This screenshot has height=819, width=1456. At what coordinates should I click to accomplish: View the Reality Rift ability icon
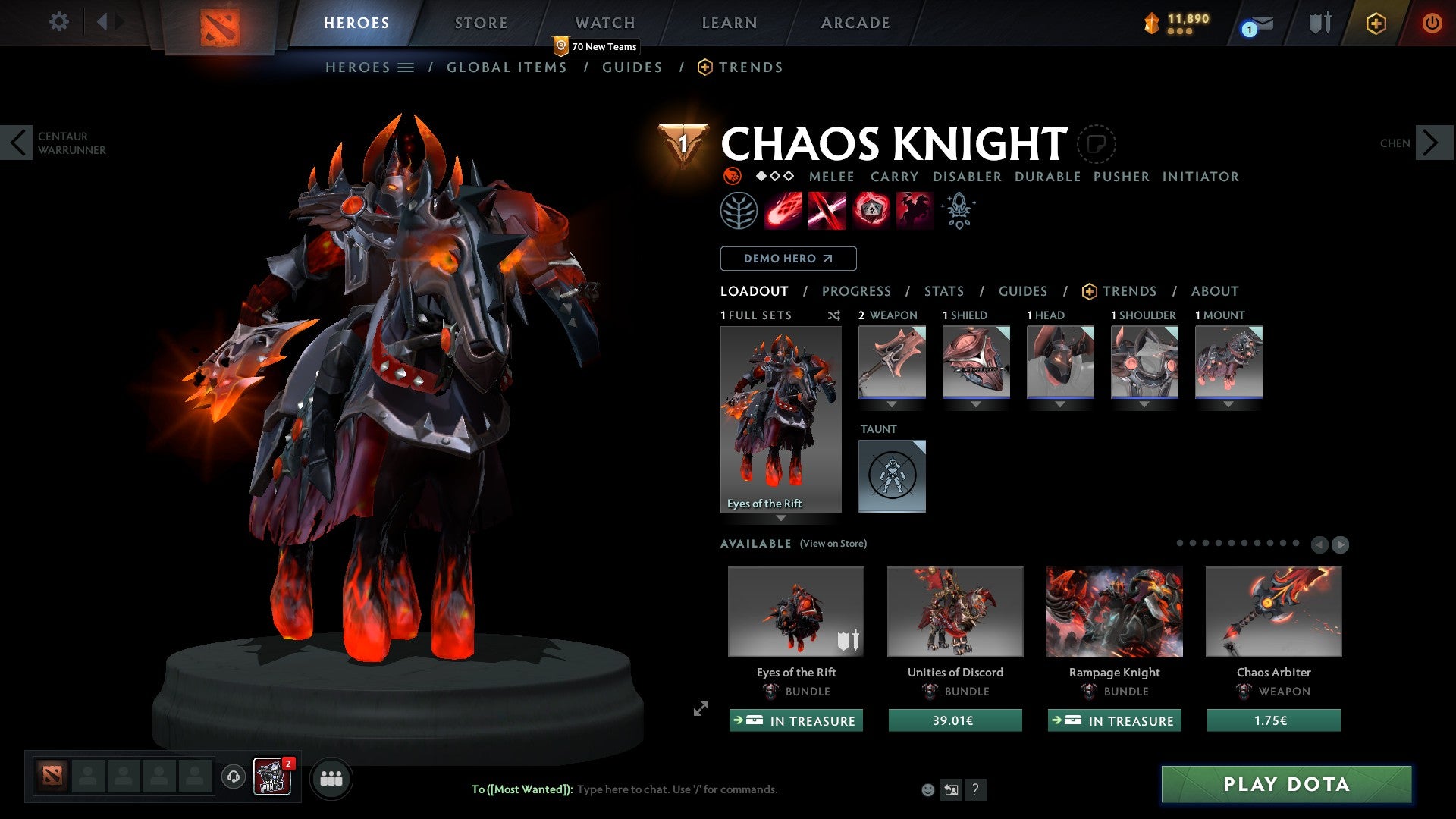[827, 210]
